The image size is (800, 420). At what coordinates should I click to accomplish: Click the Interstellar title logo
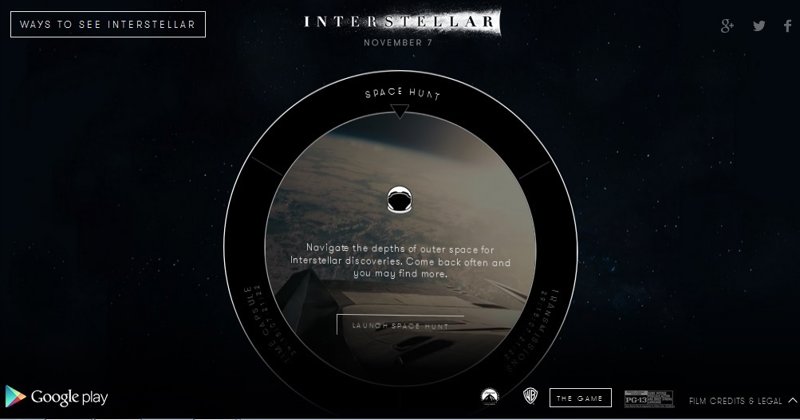398,21
